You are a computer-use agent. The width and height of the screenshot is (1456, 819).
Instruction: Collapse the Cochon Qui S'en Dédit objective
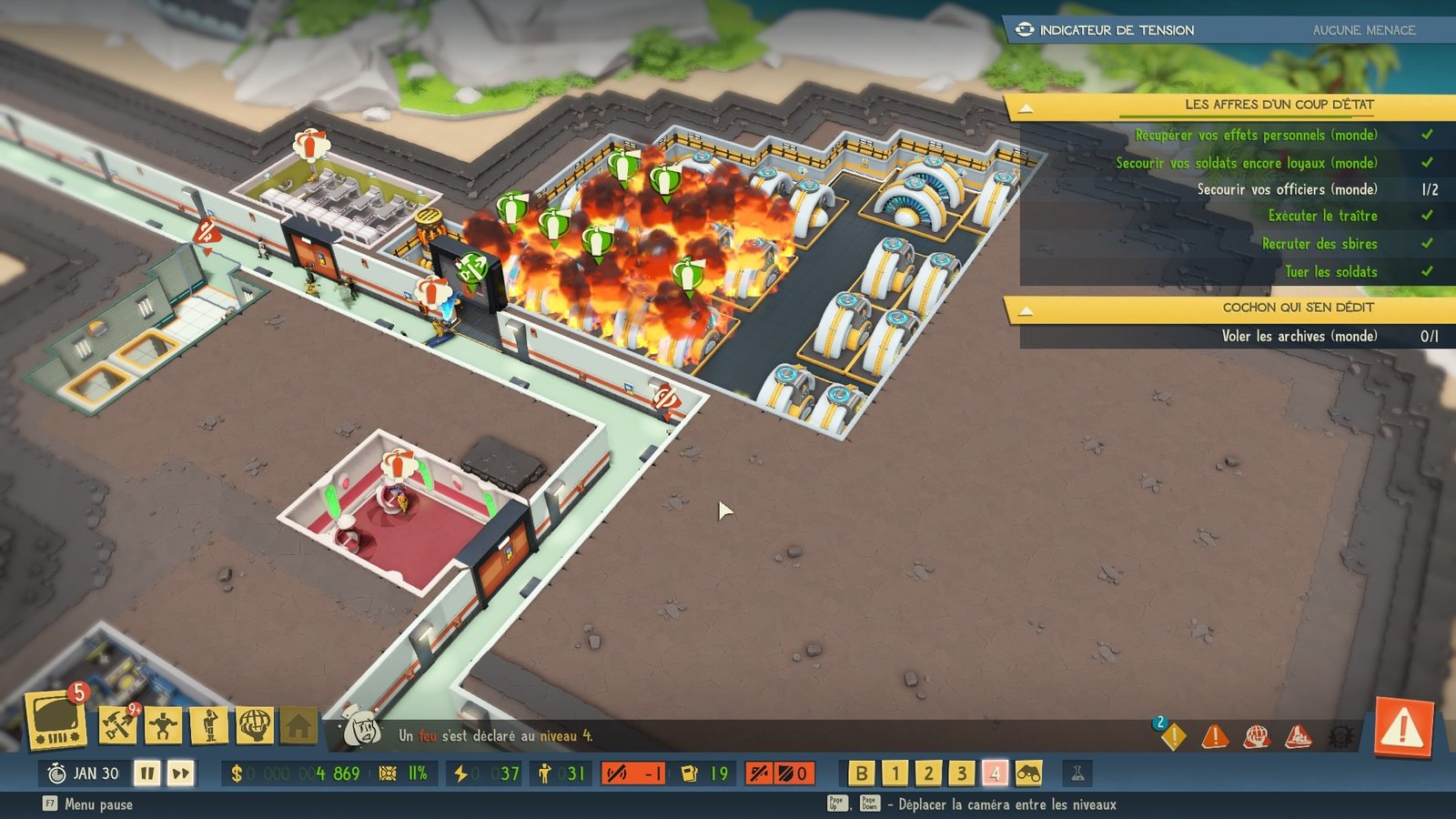point(1026,310)
